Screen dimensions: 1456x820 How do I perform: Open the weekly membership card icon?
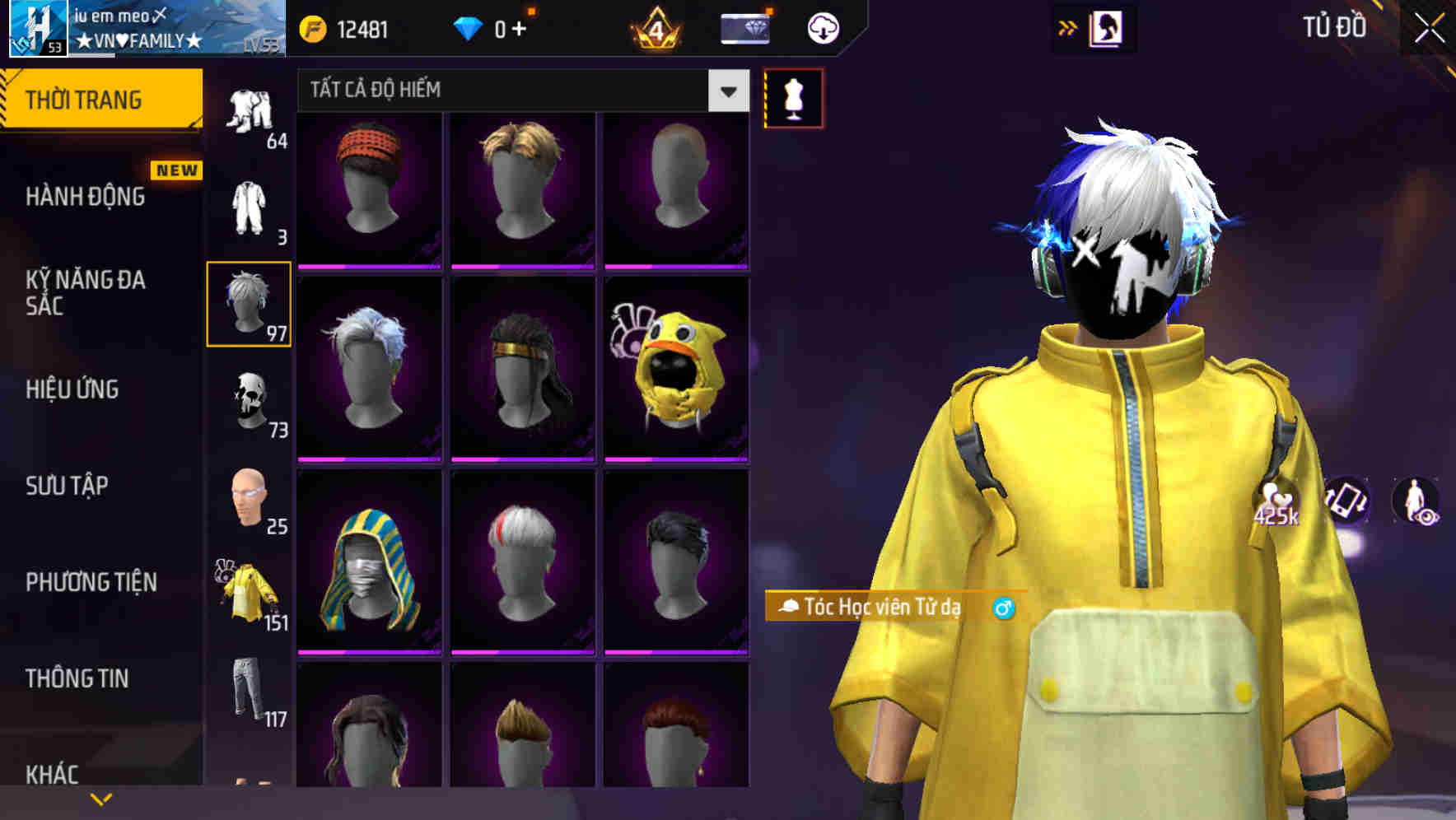(745, 27)
